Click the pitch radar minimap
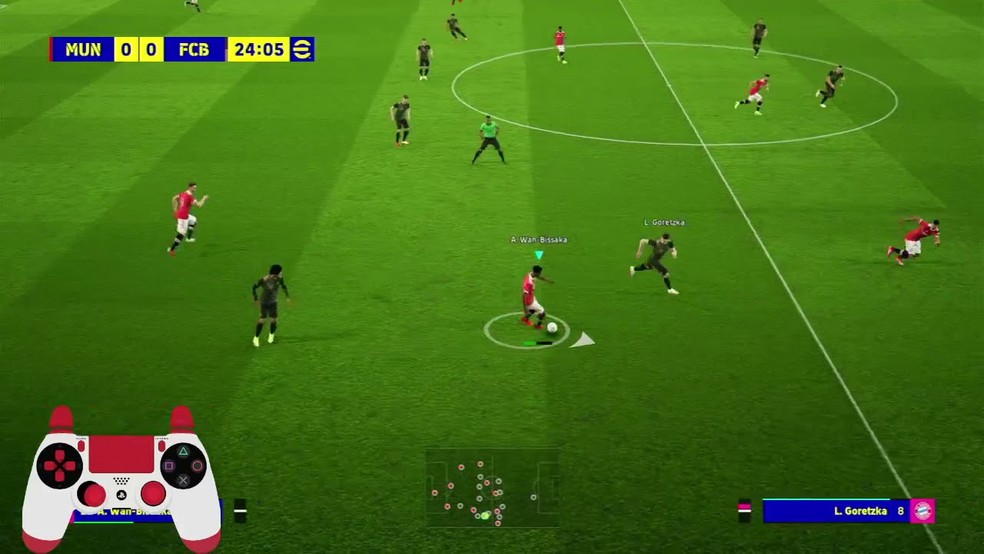This screenshot has width=984, height=554. pos(492,488)
